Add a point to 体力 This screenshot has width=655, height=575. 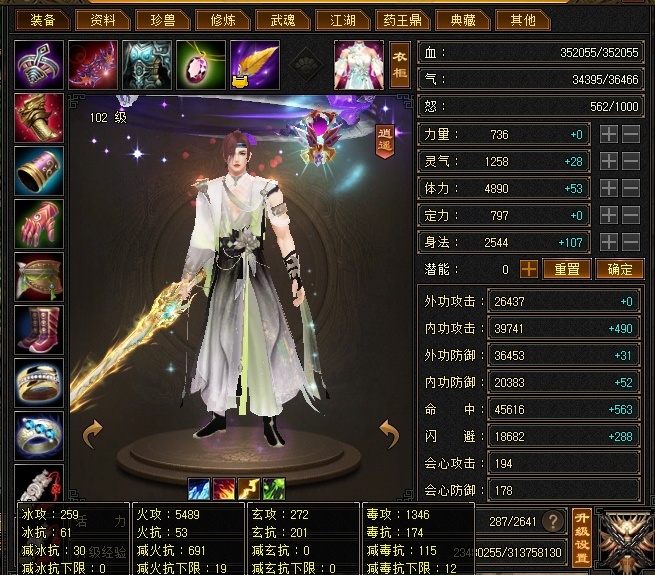pyautogui.click(x=609, y=188)
